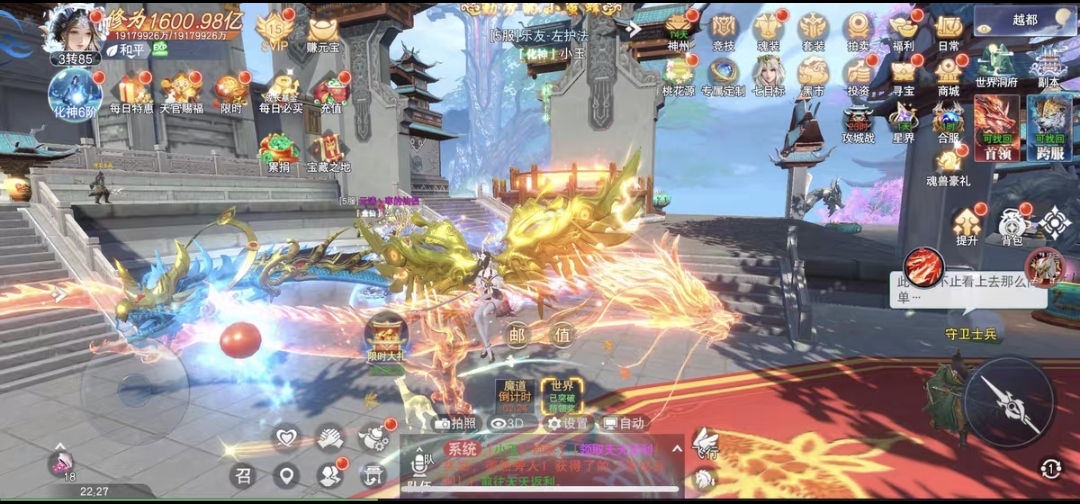Viewport: 1080px width, 504px height.
Task: Open the 攻城战 siege war event
Action: pos(858,122)
